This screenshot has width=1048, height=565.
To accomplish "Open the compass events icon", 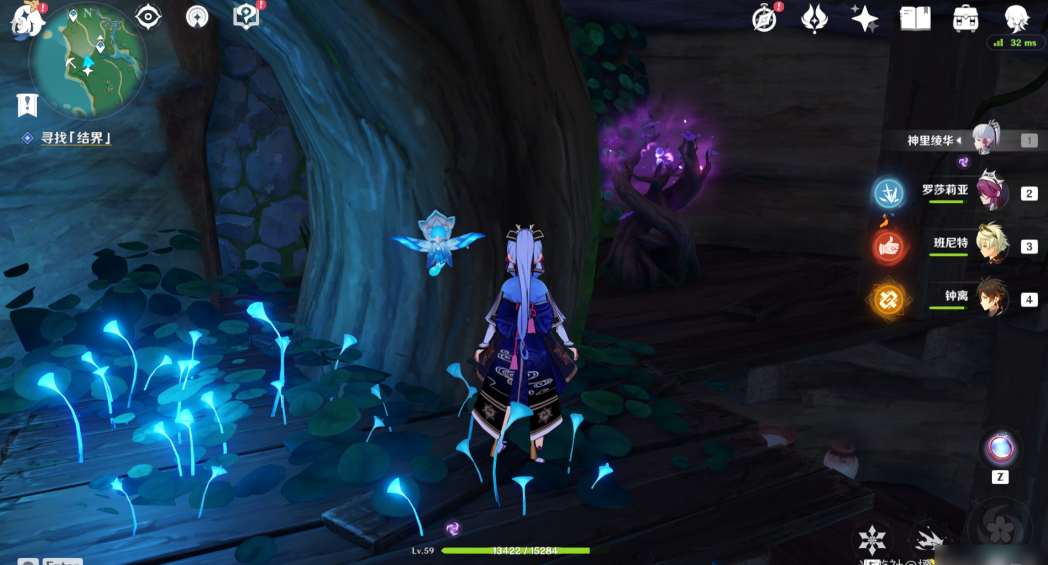I will point(765,18).
